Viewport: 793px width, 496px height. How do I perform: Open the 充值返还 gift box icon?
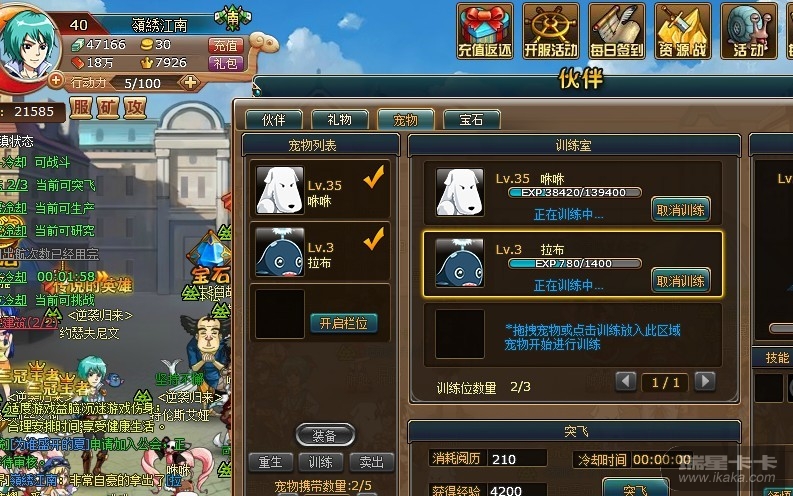pyautogui.click(x=487, y=30)
